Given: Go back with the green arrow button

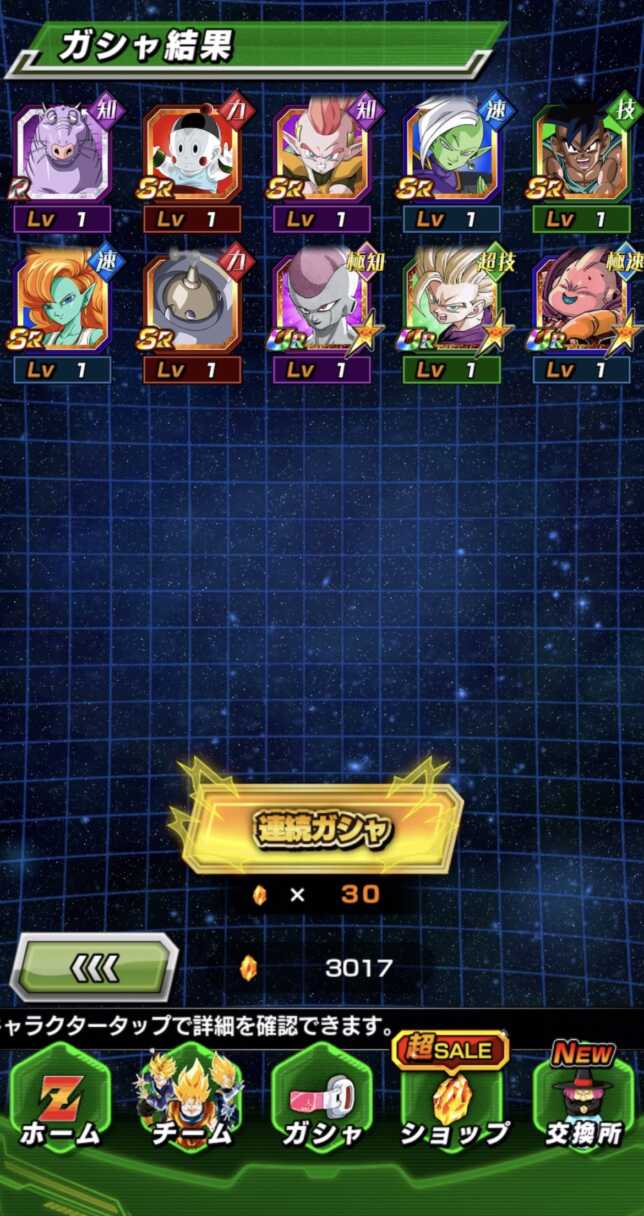Looking at the screenshot, I should pyautogui.click(x=95, y=967).
